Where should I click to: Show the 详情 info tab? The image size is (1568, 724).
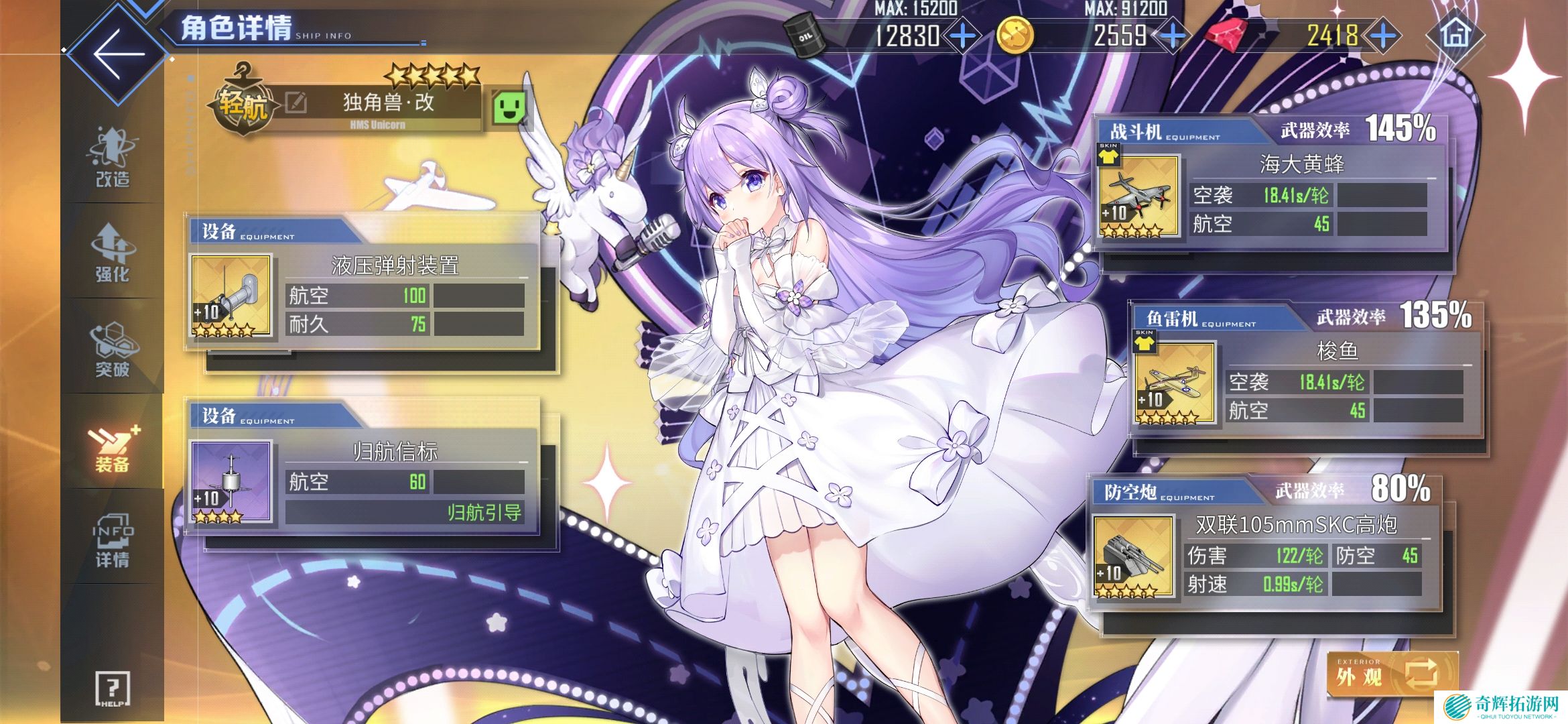tap(113, 542)
